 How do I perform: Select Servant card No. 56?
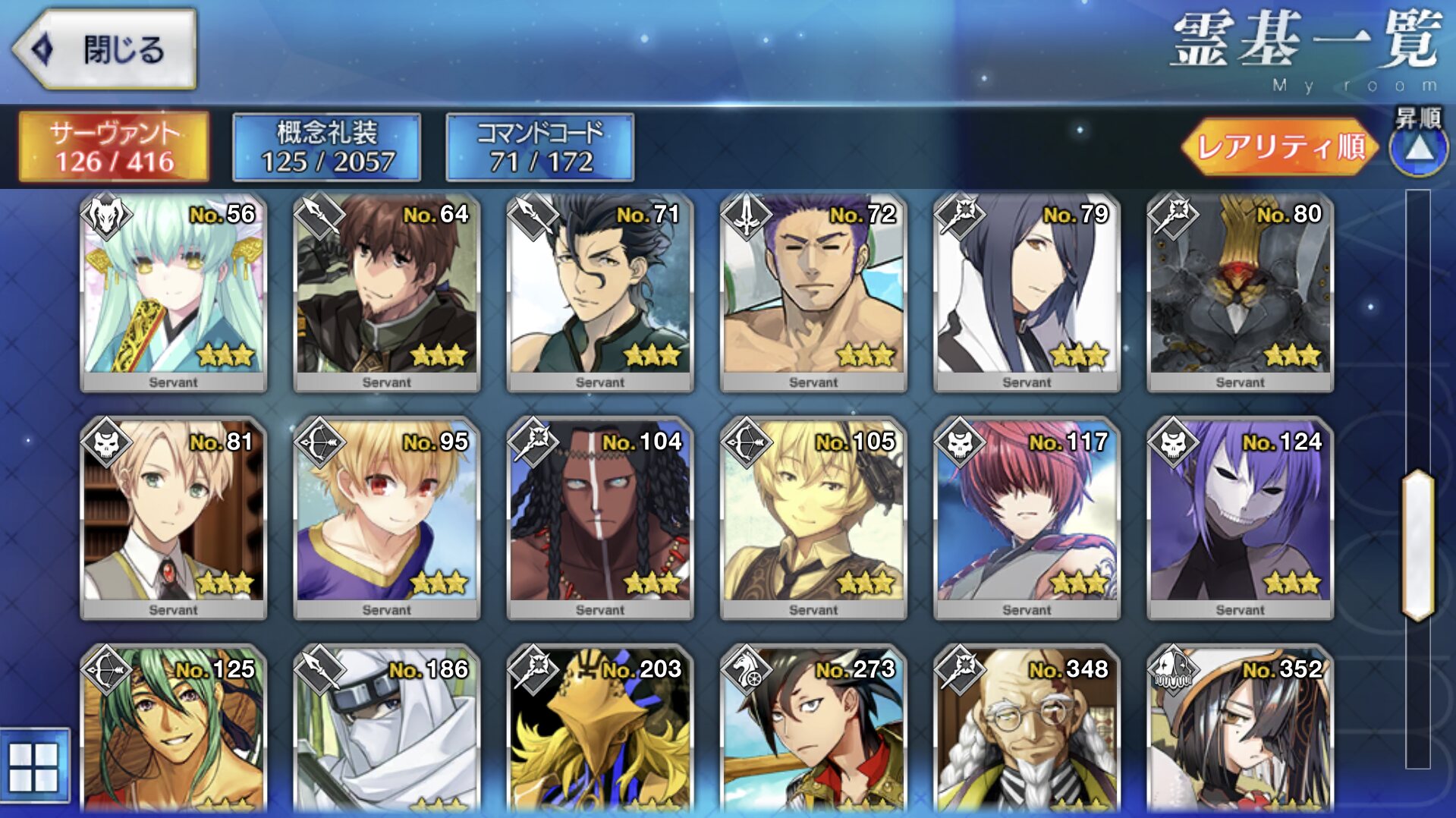click(174, 292)
